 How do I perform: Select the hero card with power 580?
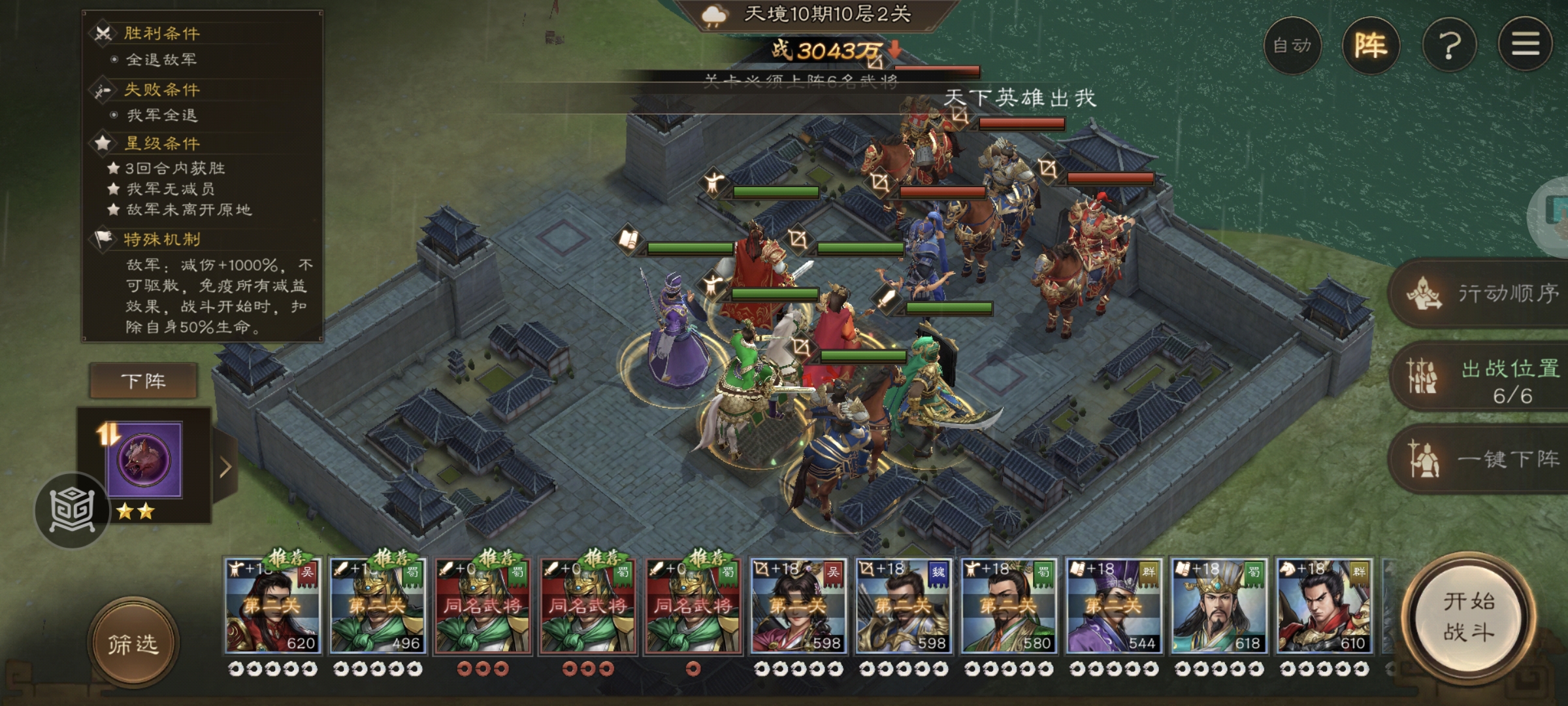coord(1008,607)
